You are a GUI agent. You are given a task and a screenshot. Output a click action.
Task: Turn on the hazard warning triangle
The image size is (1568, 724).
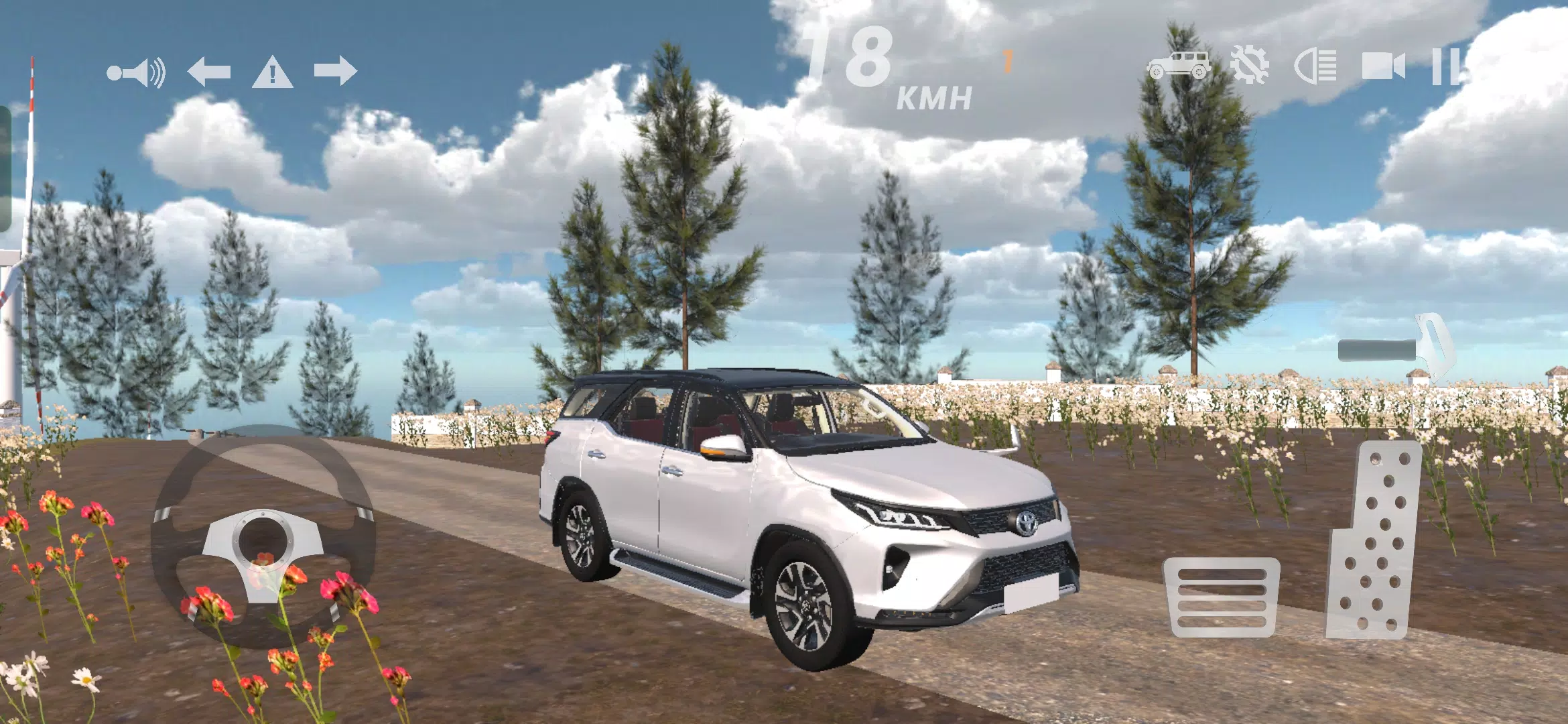pos(272,72)
